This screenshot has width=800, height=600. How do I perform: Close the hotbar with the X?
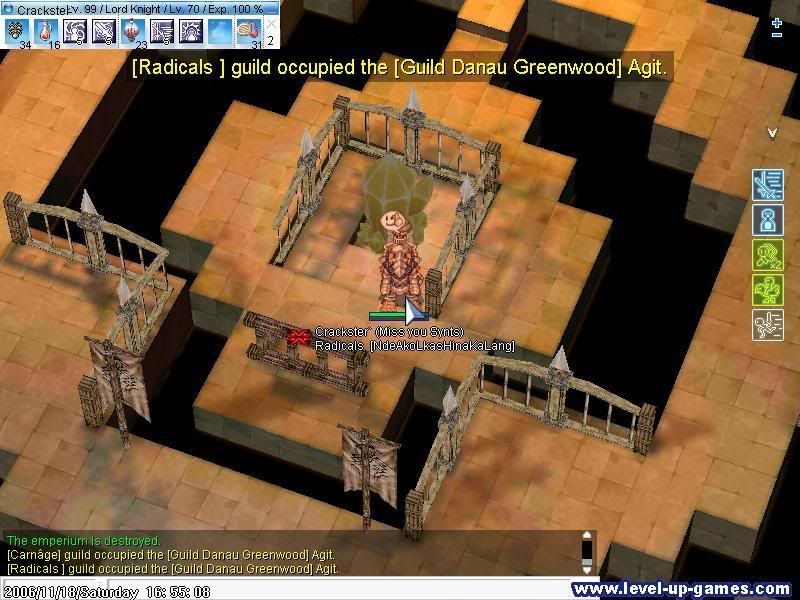[271, 24]
